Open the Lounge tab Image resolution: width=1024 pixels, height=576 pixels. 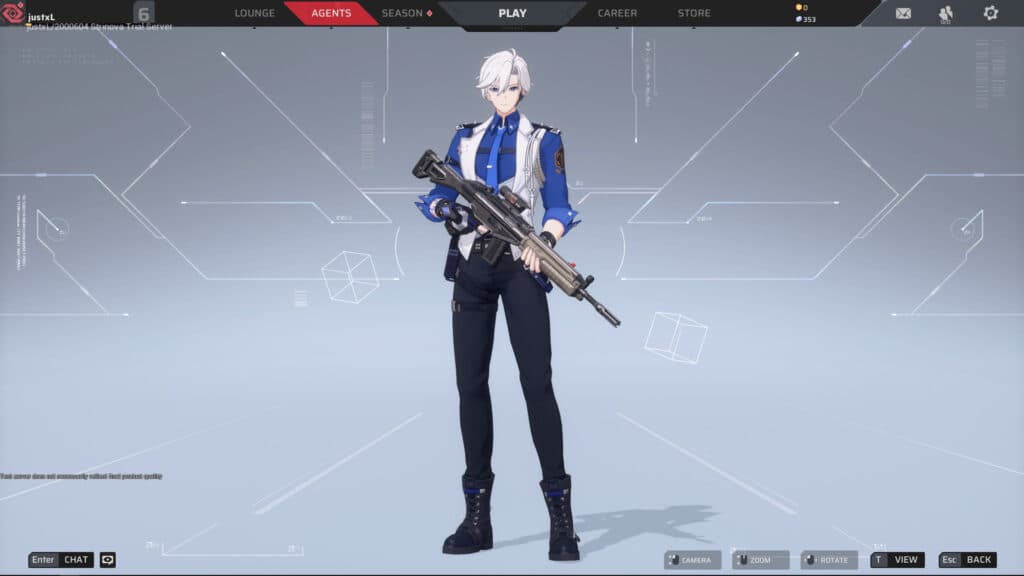(254, 13)
